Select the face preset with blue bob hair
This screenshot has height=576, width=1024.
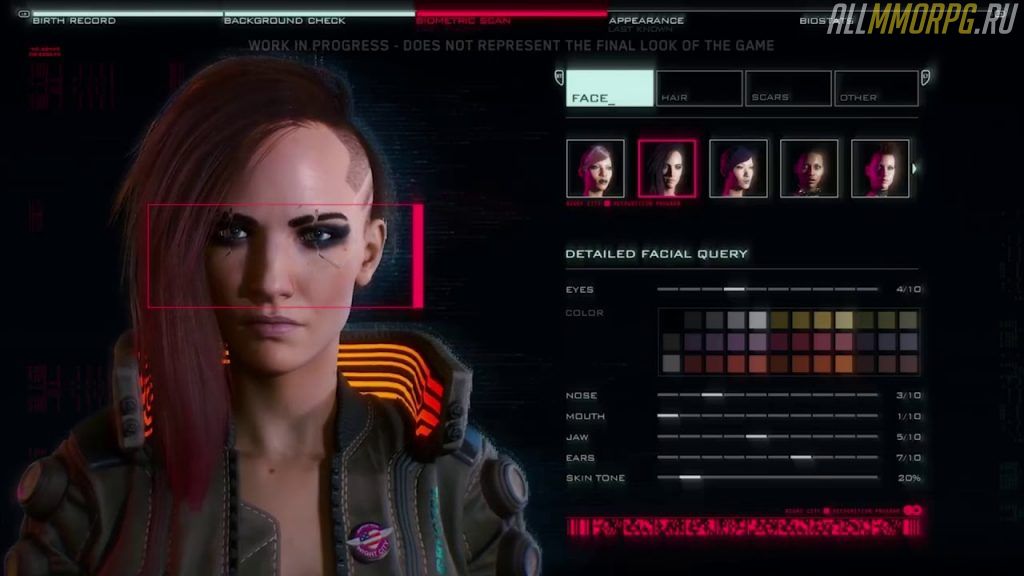click(738, 168)
